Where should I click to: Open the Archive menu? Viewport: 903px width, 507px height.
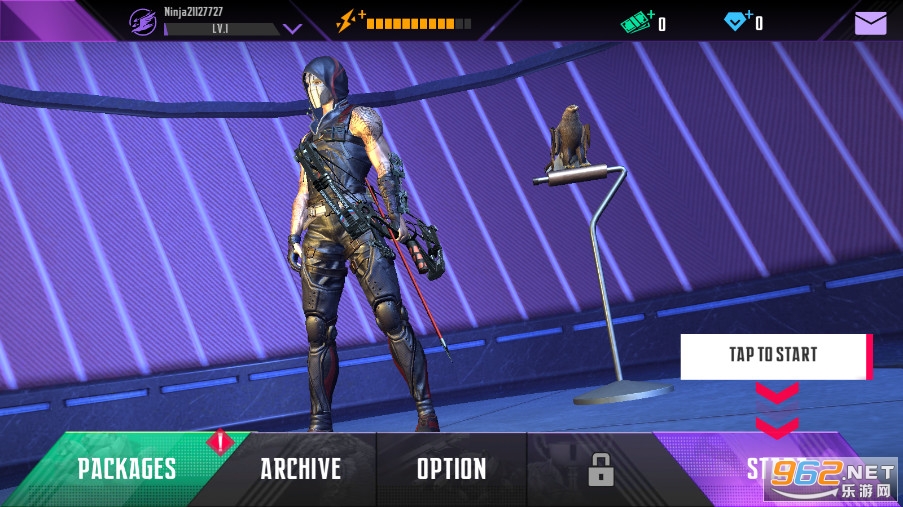point(300,468)
